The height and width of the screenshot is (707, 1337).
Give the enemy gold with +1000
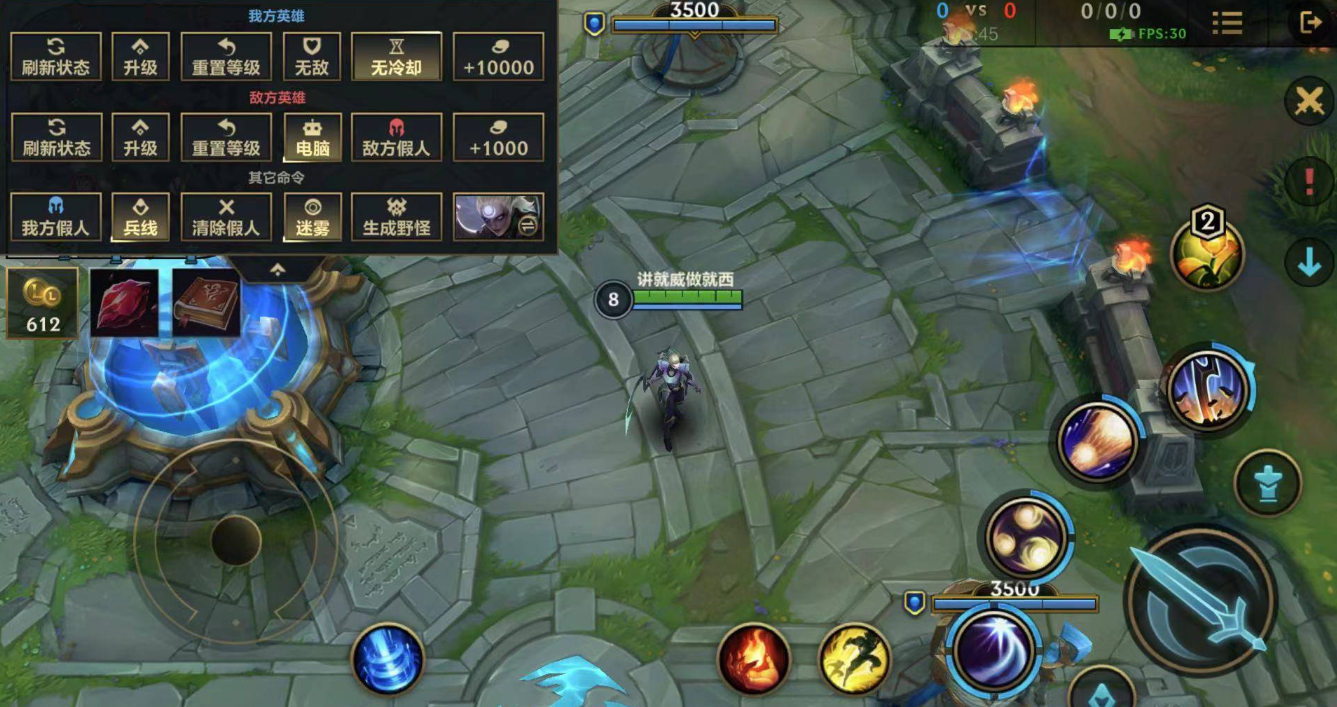498,137
